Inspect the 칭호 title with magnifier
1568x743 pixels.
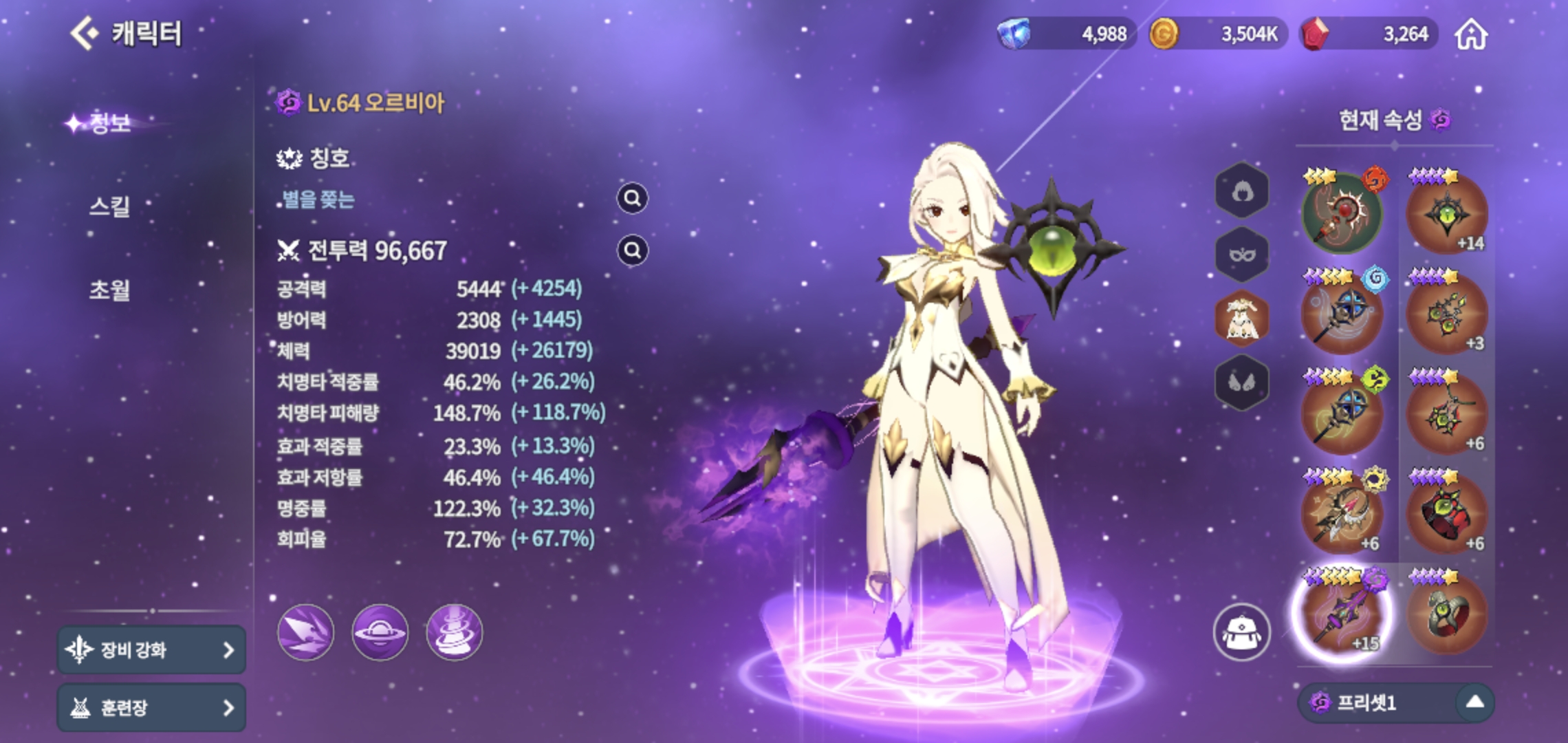pos(632,199)
